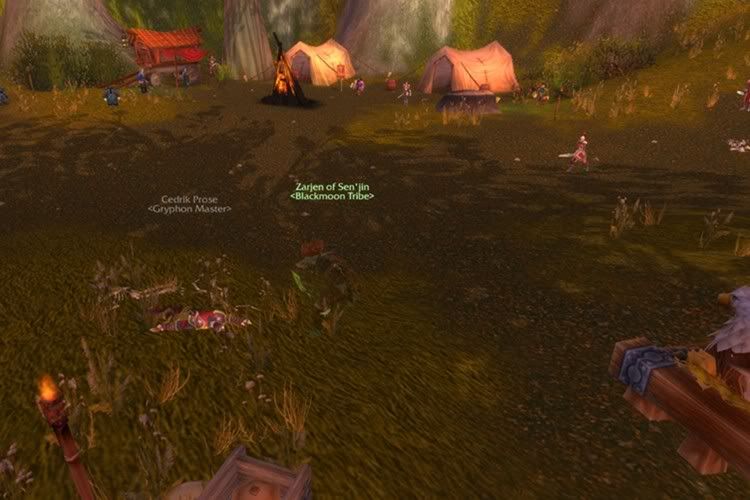The height and width of the screenshot is (500, 750).
Task: Target Zarjen of Sen'jin via his nameplate
Action: 332,191
